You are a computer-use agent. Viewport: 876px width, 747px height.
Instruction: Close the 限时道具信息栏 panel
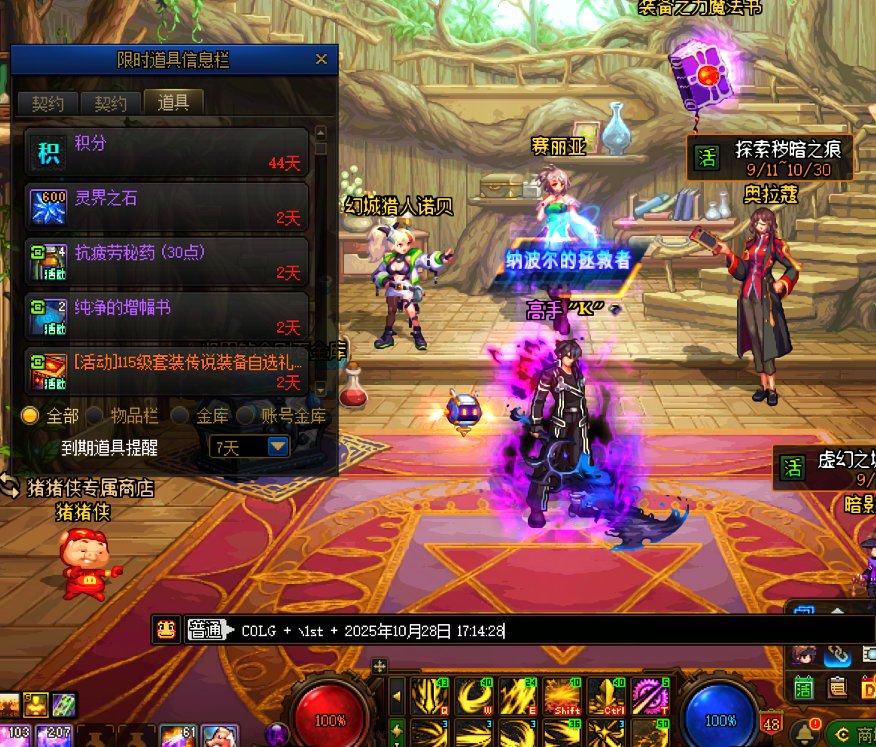[x=321, y=60]
